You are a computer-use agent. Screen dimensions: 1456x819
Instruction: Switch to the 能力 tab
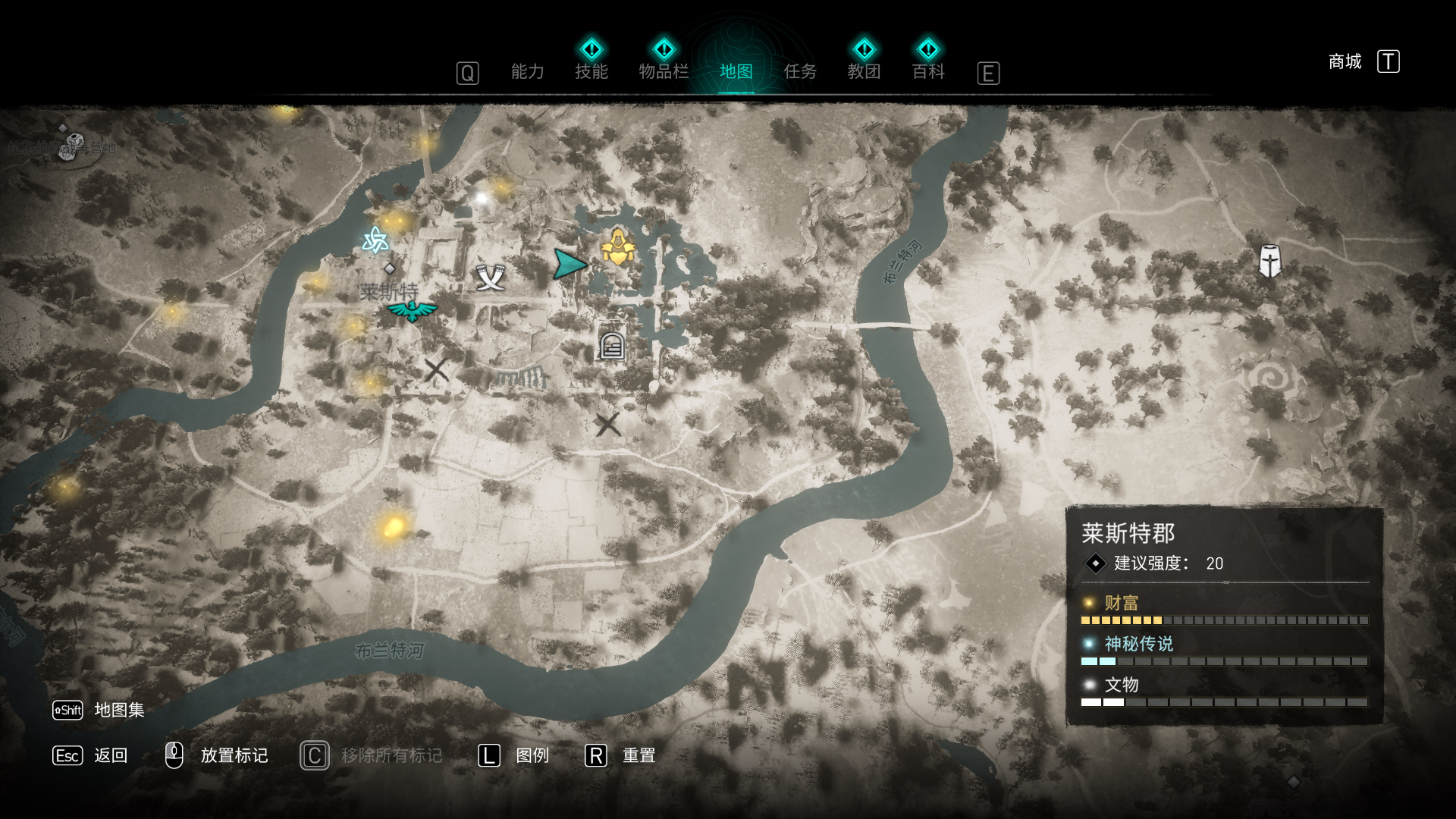point(527,72)
